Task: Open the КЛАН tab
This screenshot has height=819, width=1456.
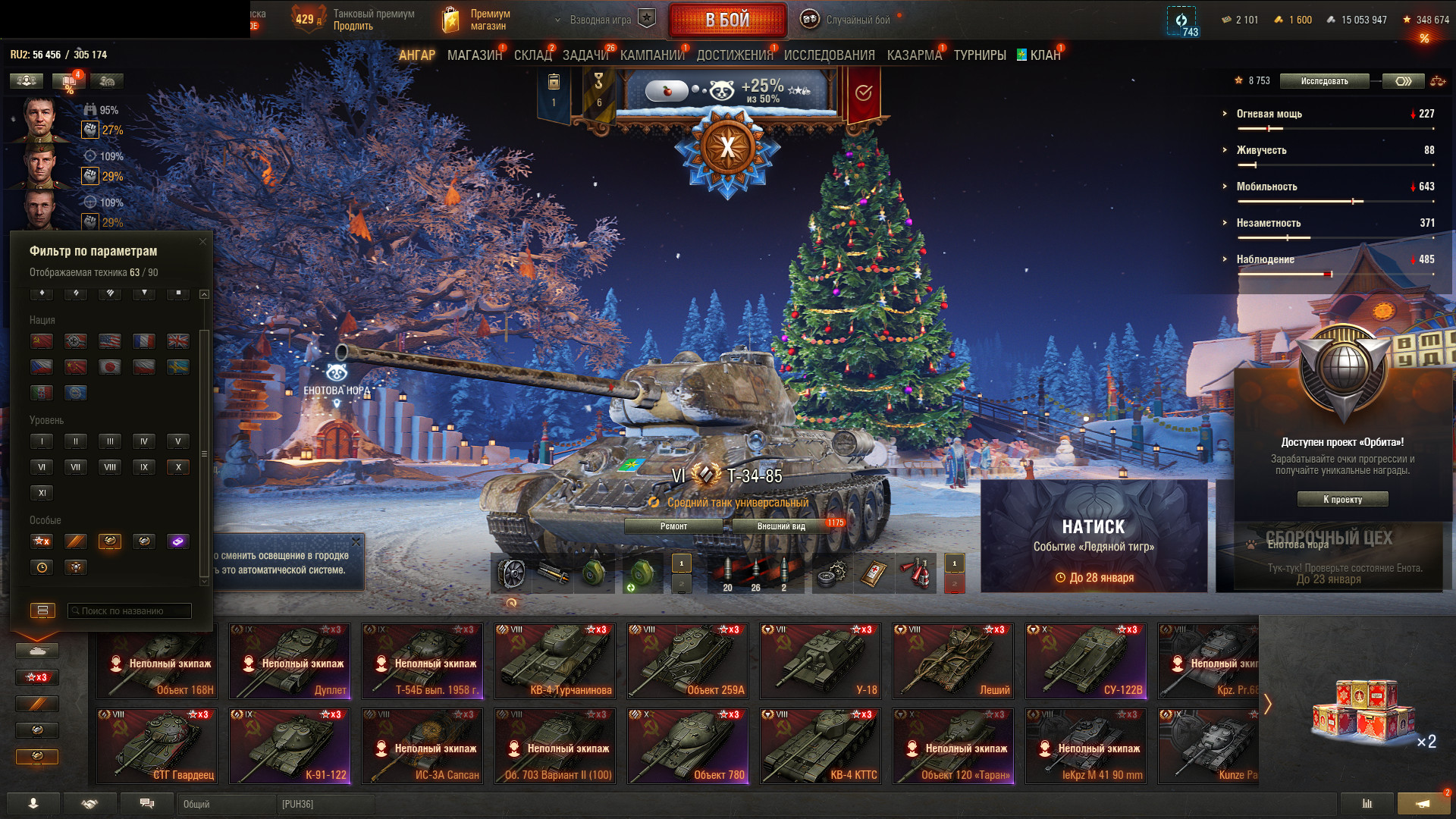Action: pyautogui.click(x=1044, y=55)
